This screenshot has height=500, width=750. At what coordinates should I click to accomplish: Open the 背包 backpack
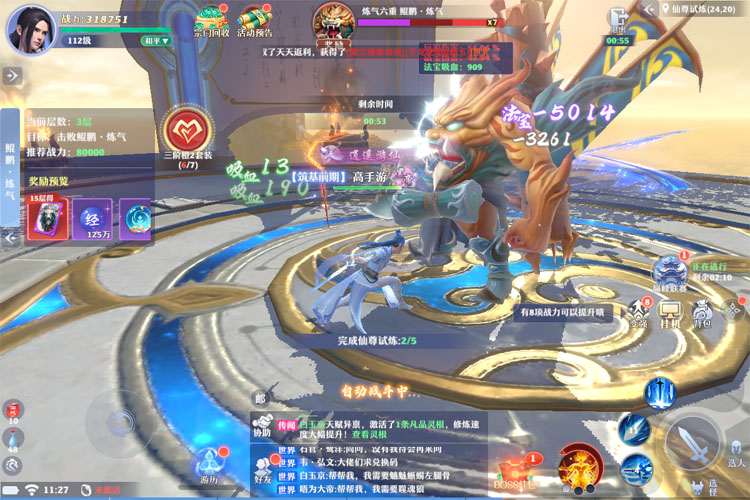click(702, 314)
